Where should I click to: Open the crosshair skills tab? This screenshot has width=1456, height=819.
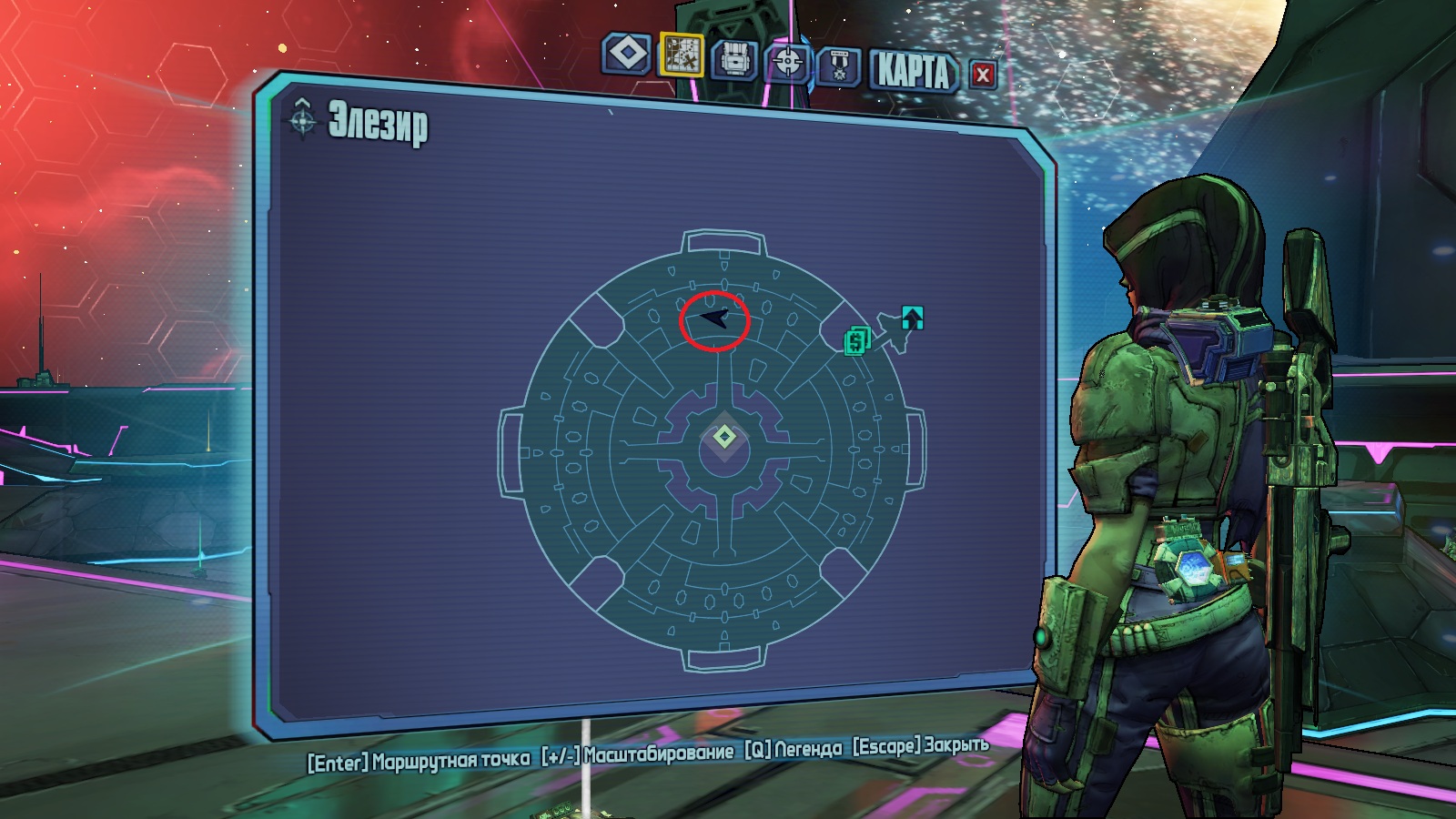787,63
